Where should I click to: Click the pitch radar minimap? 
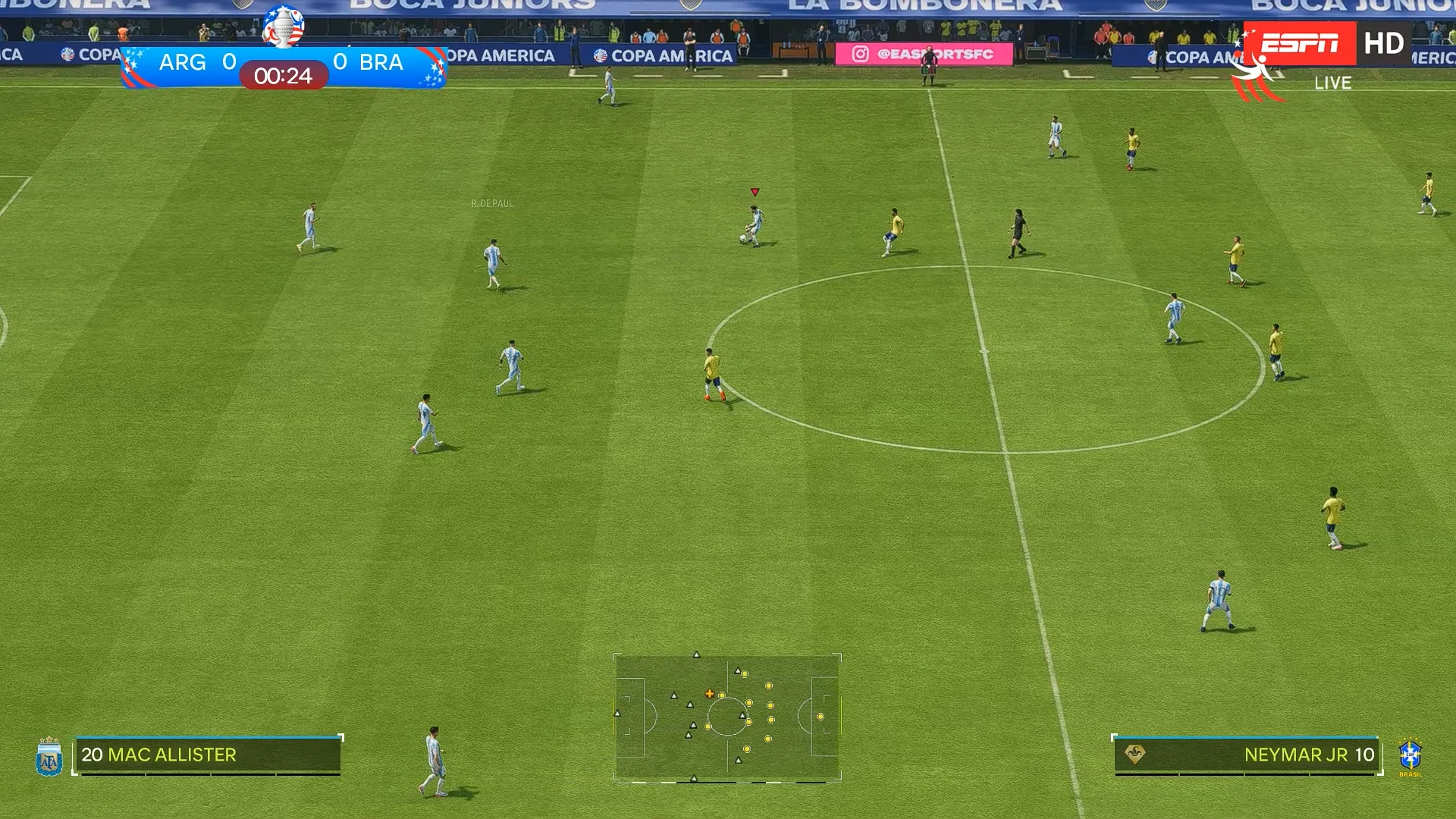tap(727, 717)
